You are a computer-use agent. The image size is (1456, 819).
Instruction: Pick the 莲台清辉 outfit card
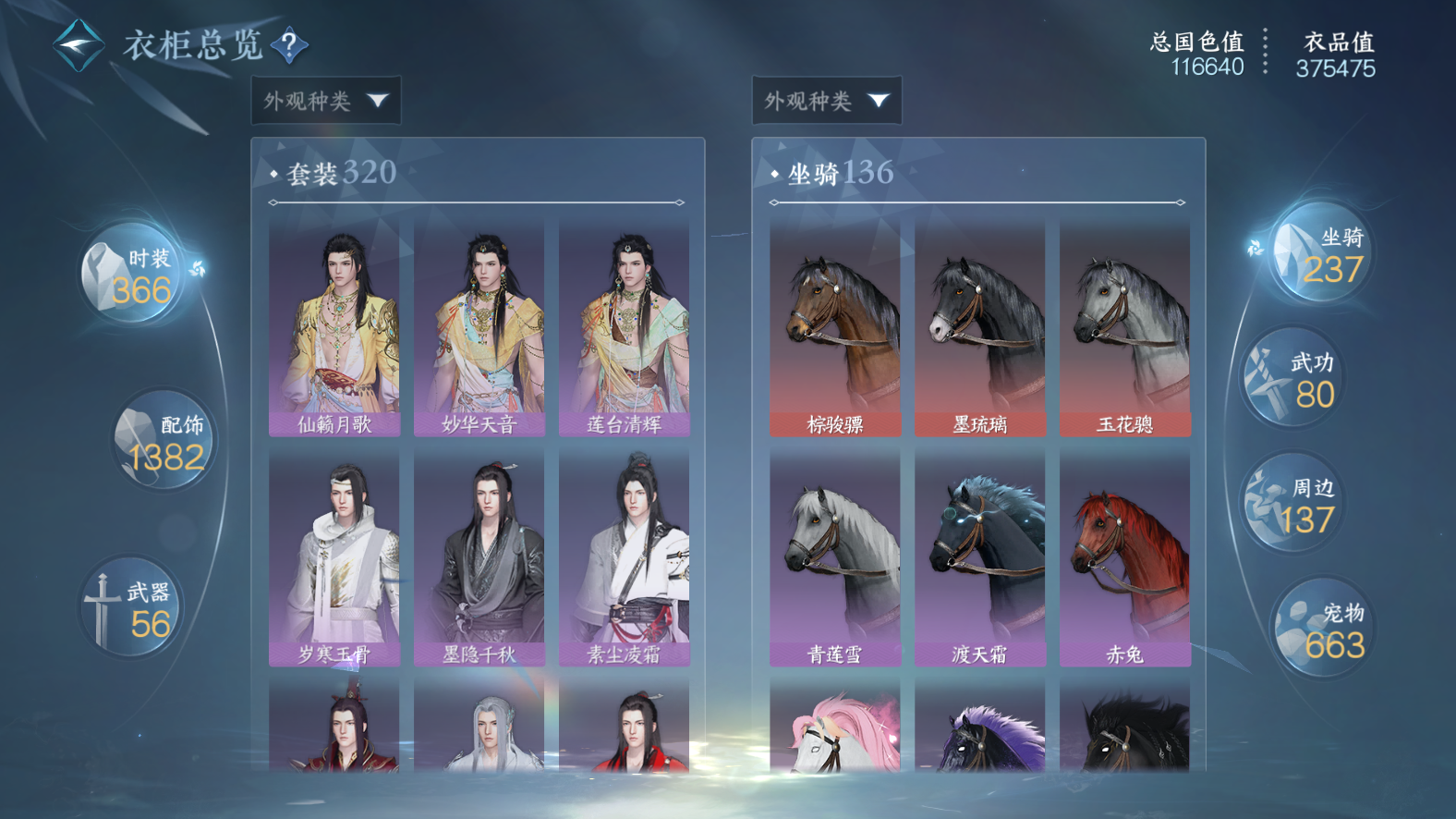tap(624, 328)
